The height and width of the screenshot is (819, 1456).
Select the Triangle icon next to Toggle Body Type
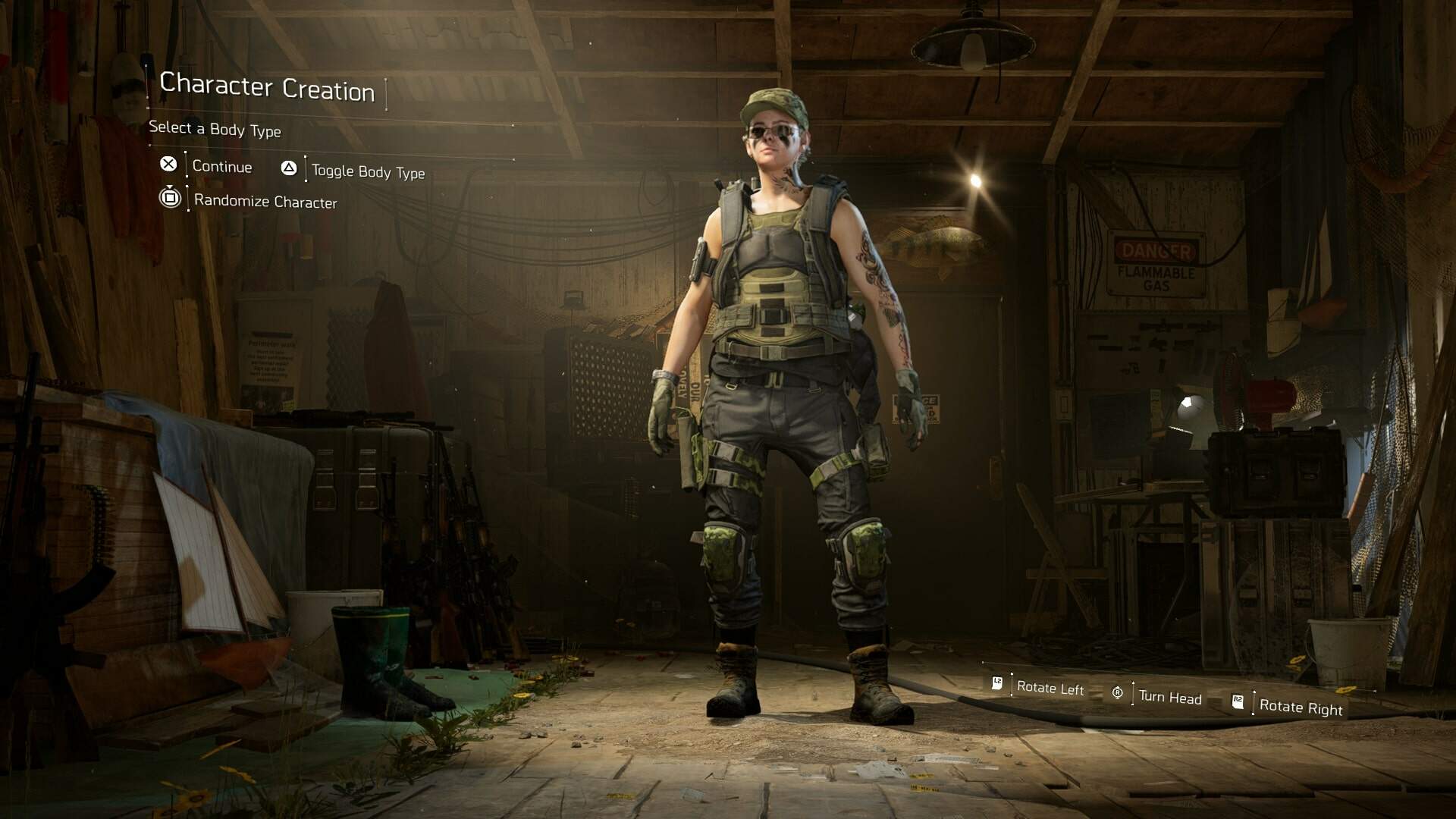[289, 168]
